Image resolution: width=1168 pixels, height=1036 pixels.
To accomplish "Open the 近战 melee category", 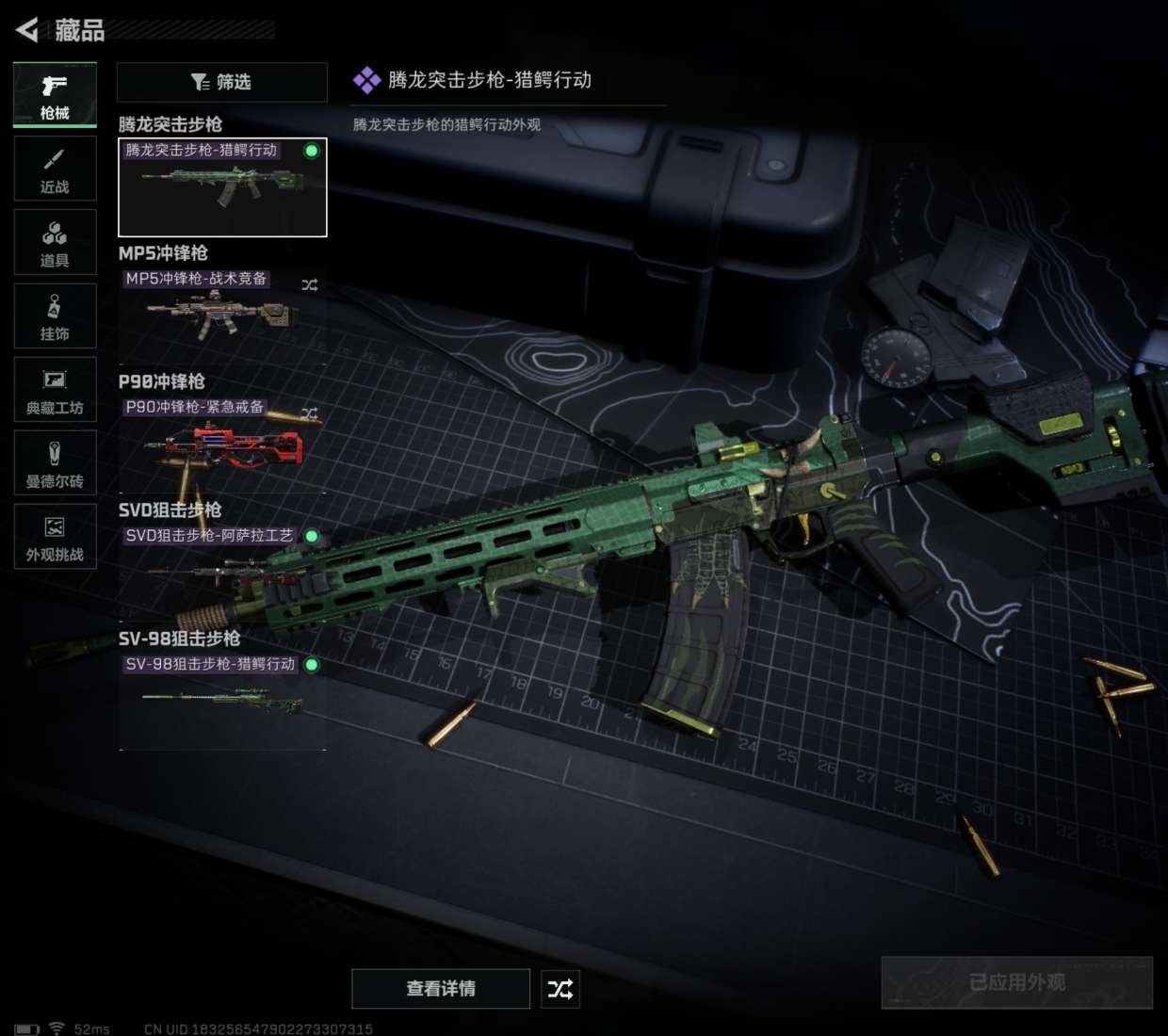I will click(x=55, y=169).
